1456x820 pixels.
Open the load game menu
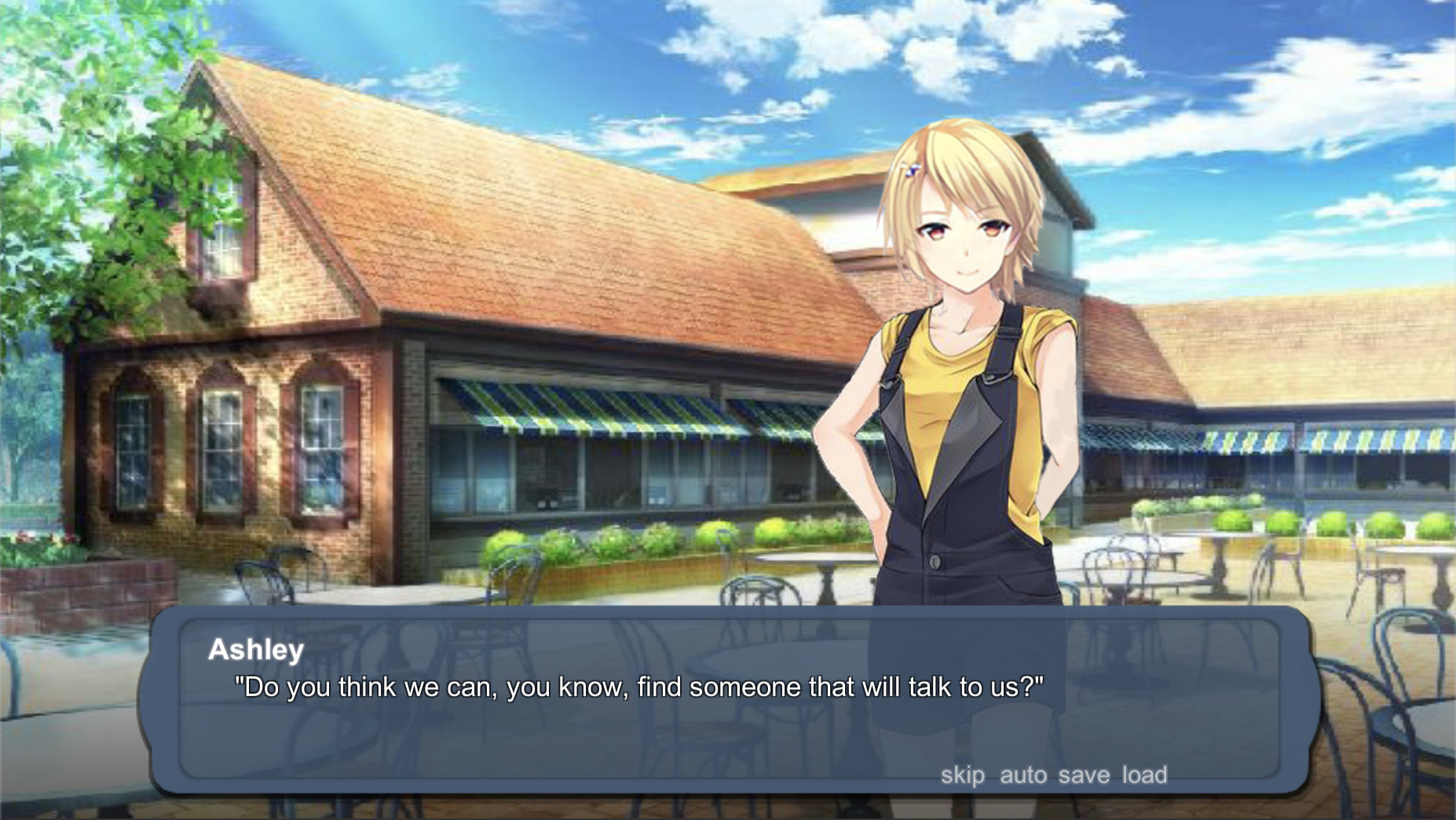[x=1144, y=775]
